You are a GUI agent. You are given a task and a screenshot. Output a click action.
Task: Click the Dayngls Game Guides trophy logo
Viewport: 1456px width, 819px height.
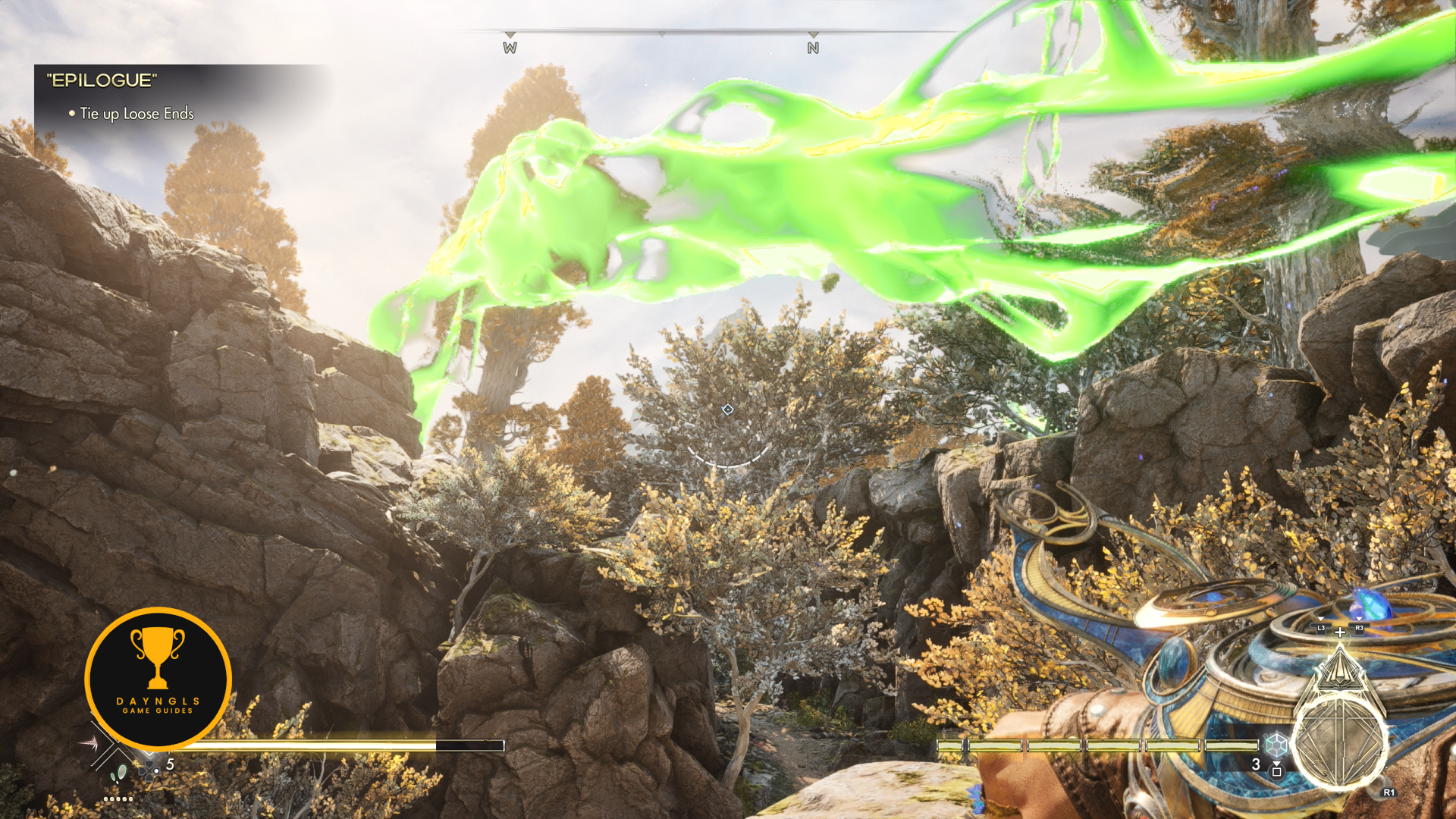(158, 679)
